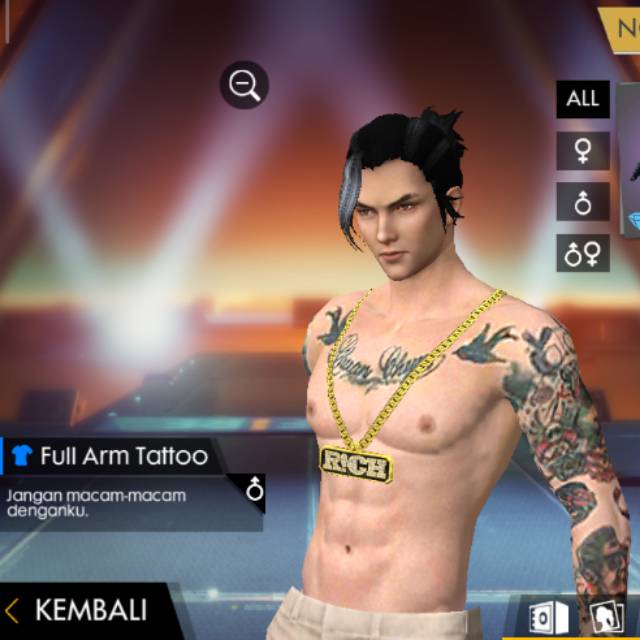Filter items by male symbol
Viewport: 640px width, 640px height.
coord(582,203)
